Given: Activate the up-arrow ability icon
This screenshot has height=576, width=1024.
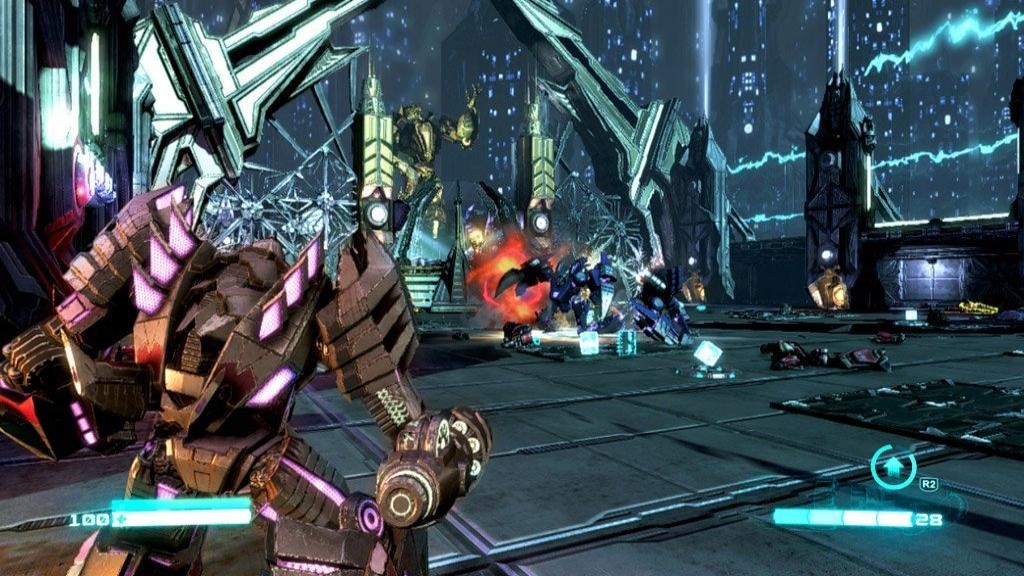Looking at the screenshot, I should pos(892,466).
